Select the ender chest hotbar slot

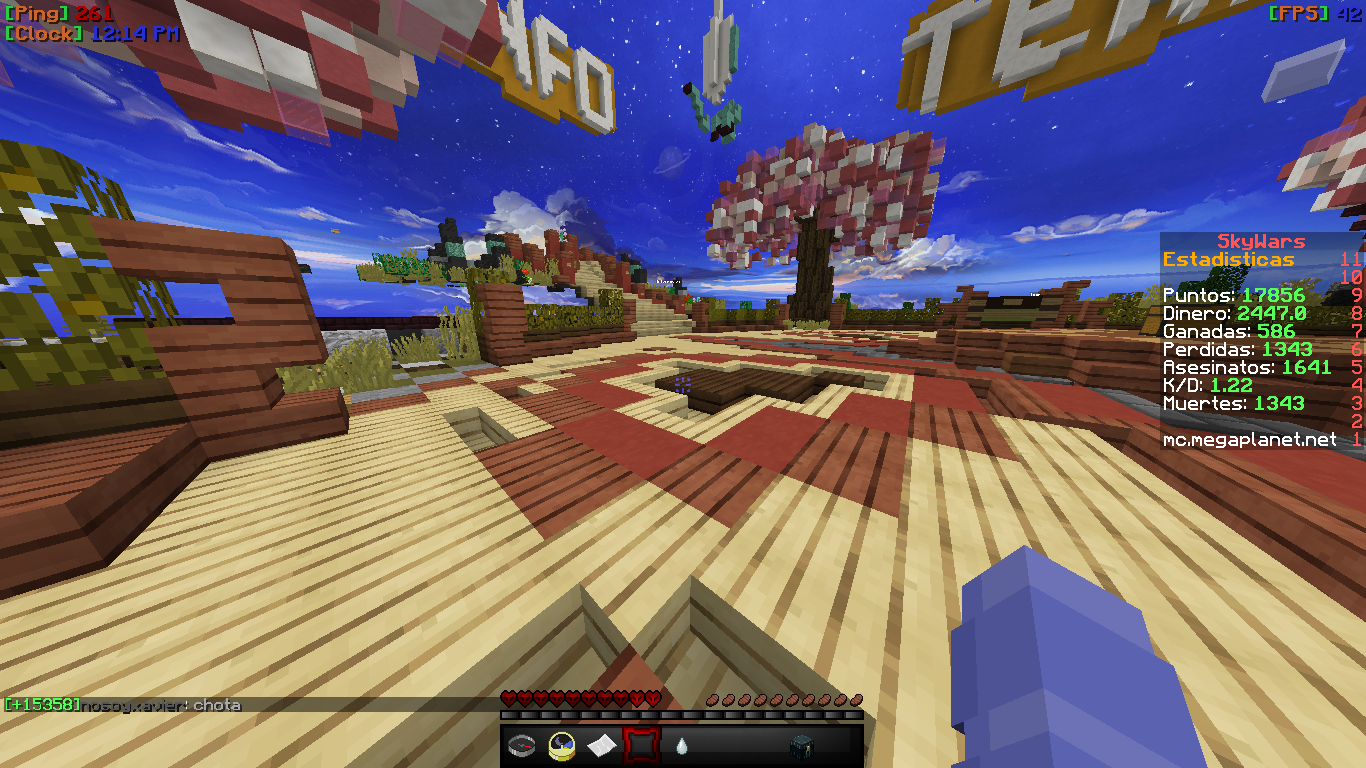click(x=800, y=745)
